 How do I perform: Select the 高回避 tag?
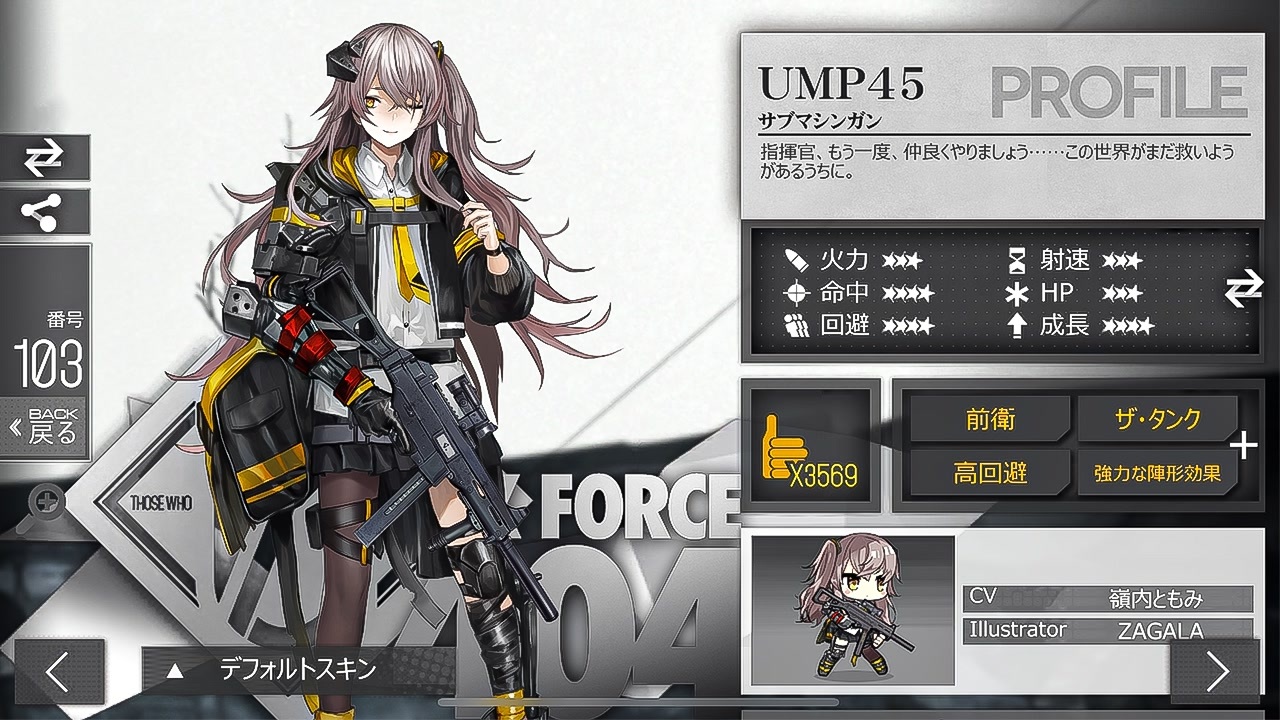point(989,472)
